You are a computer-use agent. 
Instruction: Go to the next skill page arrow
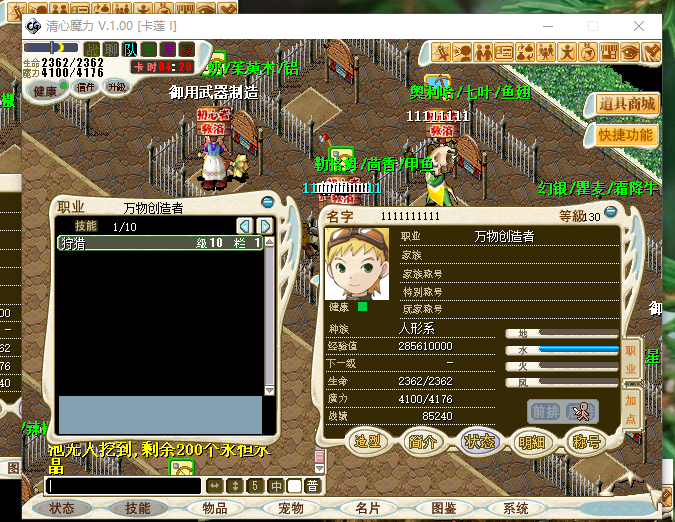(x=264, y=226)
